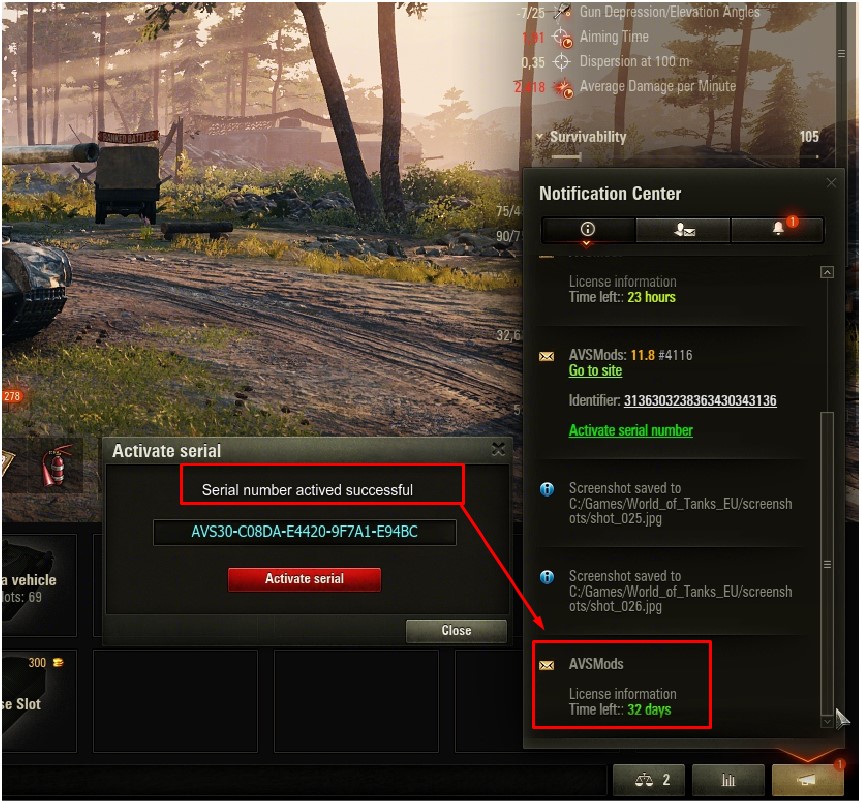Open the bar chart statistics button
The height and width of the screenshot is (803, 862).
(727, 780)
